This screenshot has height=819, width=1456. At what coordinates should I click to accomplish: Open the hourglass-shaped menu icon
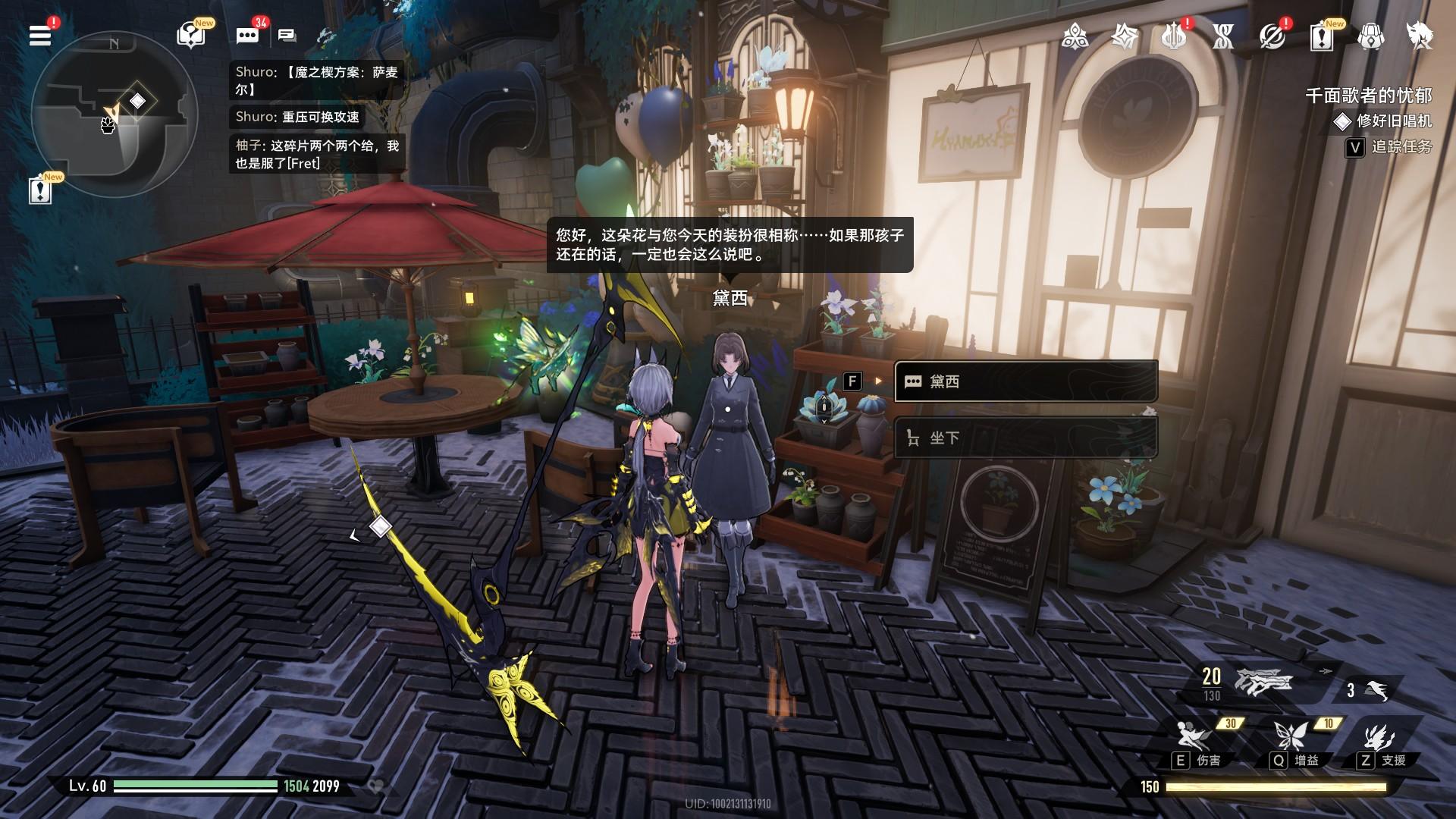[1222, 36]
